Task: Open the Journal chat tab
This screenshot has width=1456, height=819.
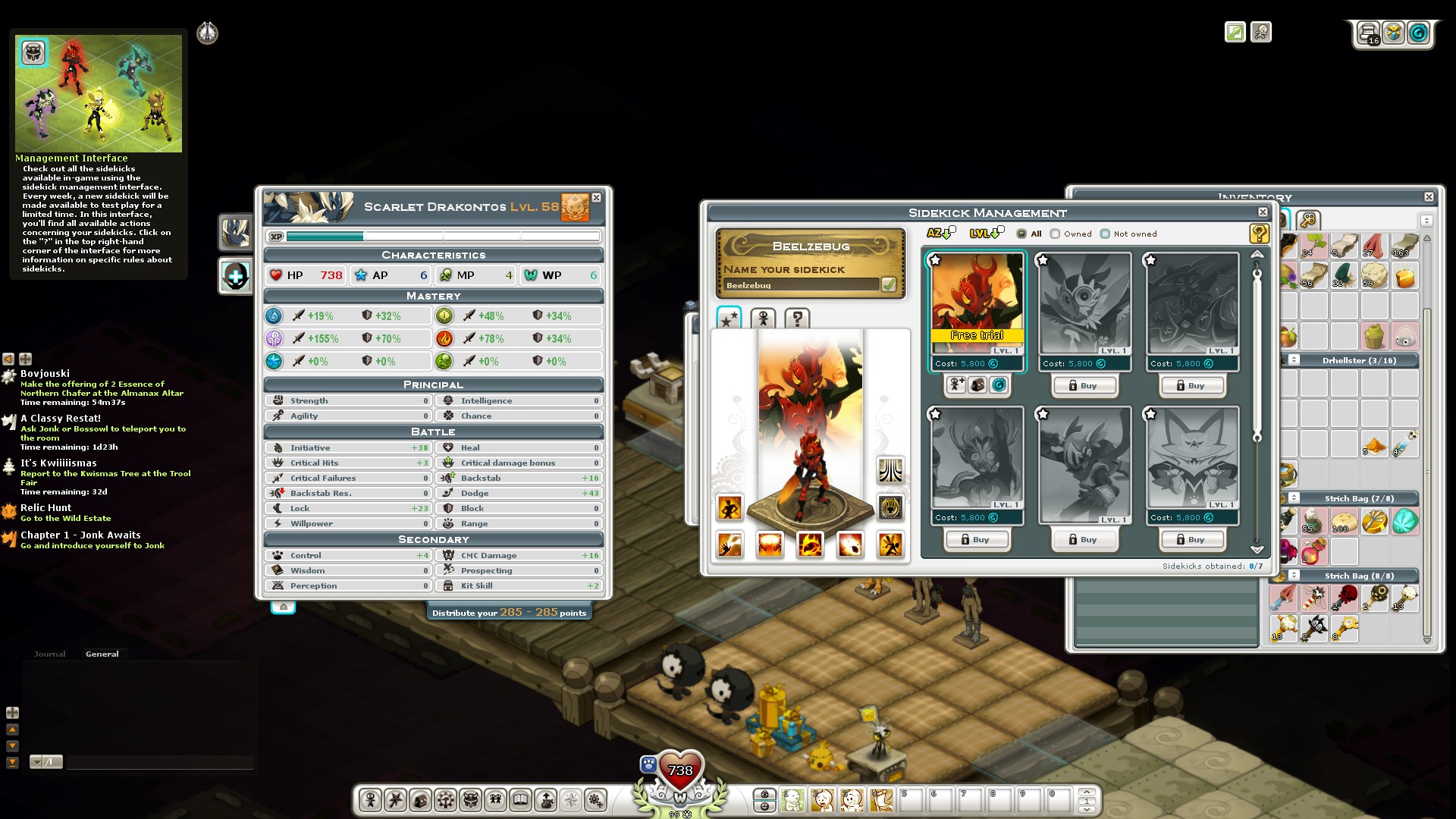Action: 49,654
